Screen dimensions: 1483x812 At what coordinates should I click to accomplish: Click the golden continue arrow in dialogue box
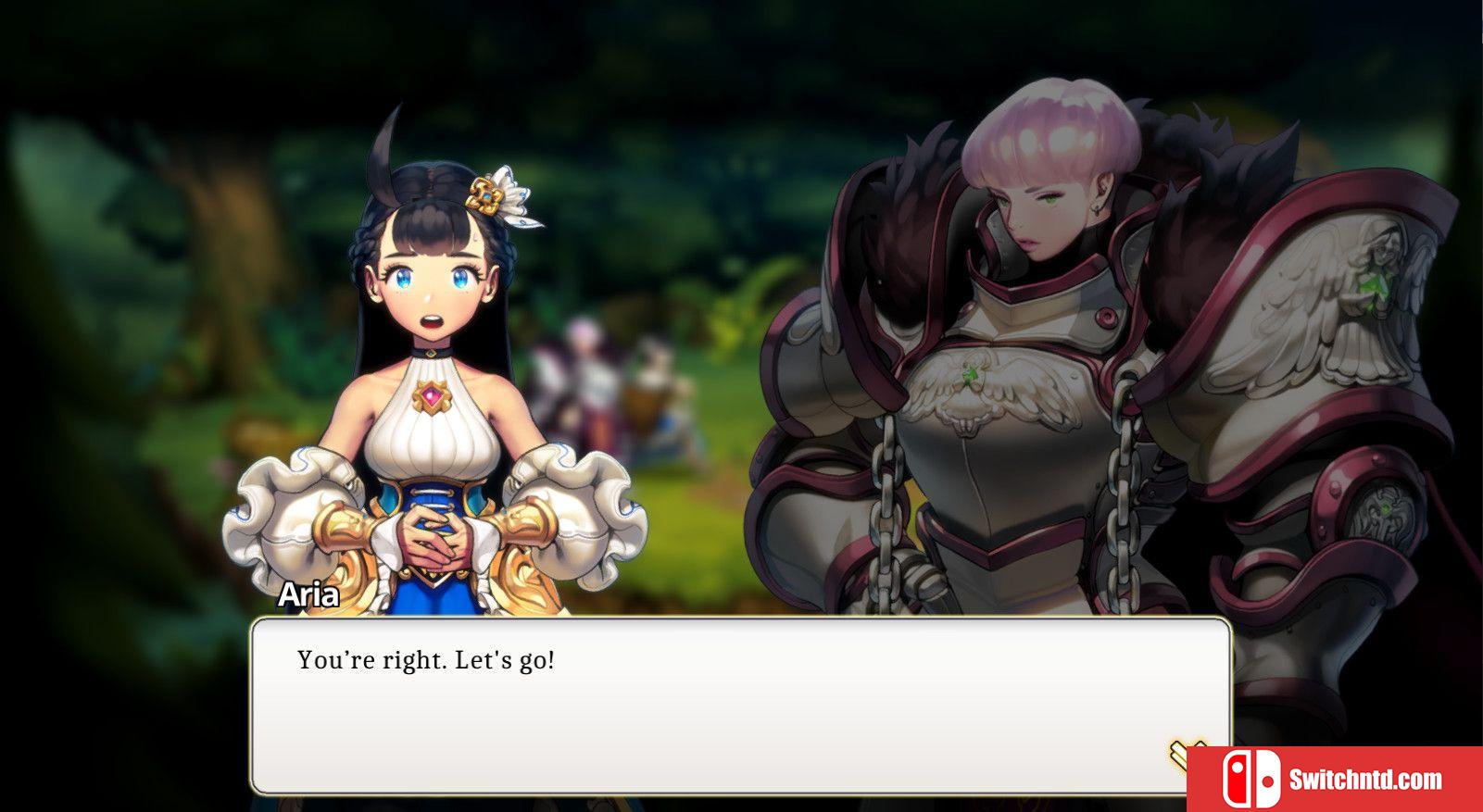[1182, 754]
